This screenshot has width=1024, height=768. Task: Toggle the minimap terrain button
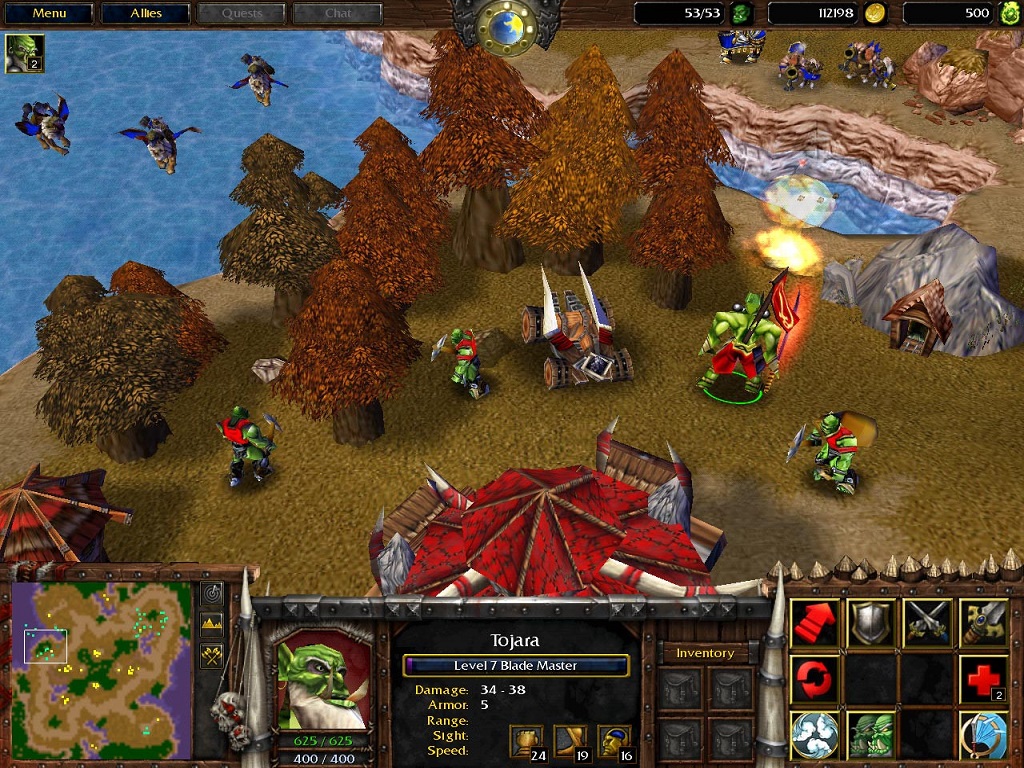click(x=212, y=625)
